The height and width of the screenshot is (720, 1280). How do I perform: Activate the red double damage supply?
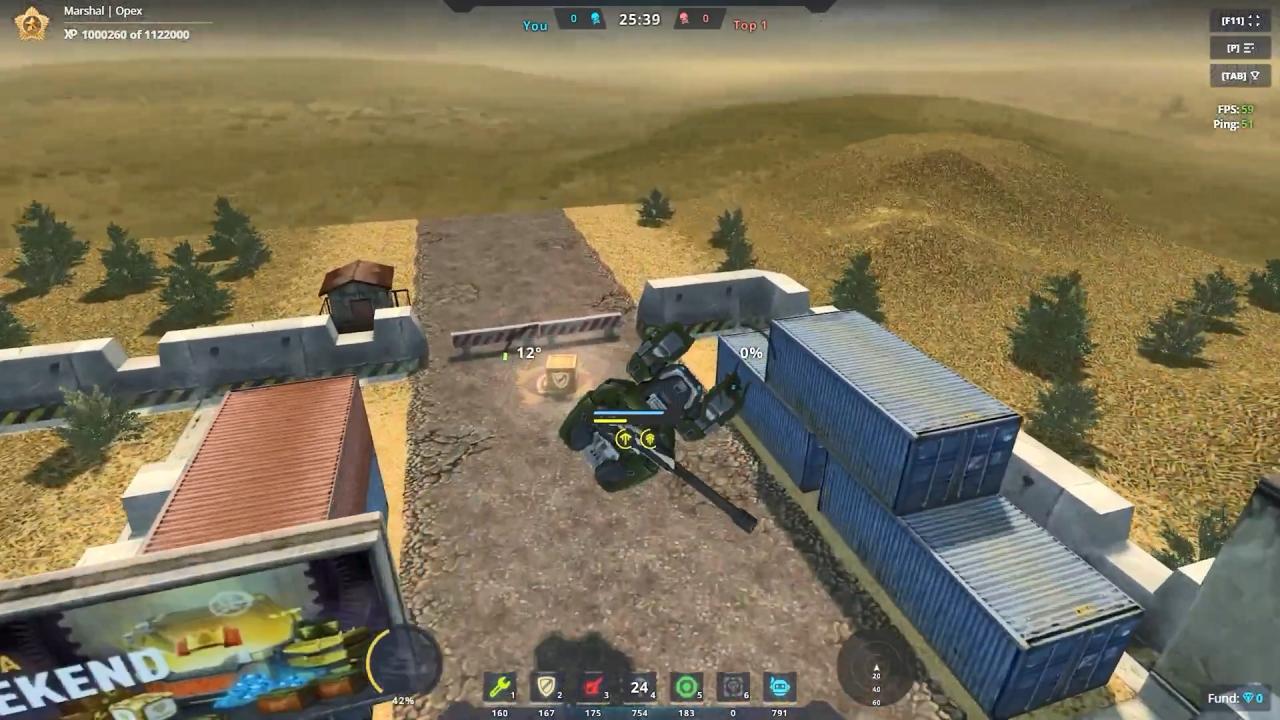tap(594, 688)
